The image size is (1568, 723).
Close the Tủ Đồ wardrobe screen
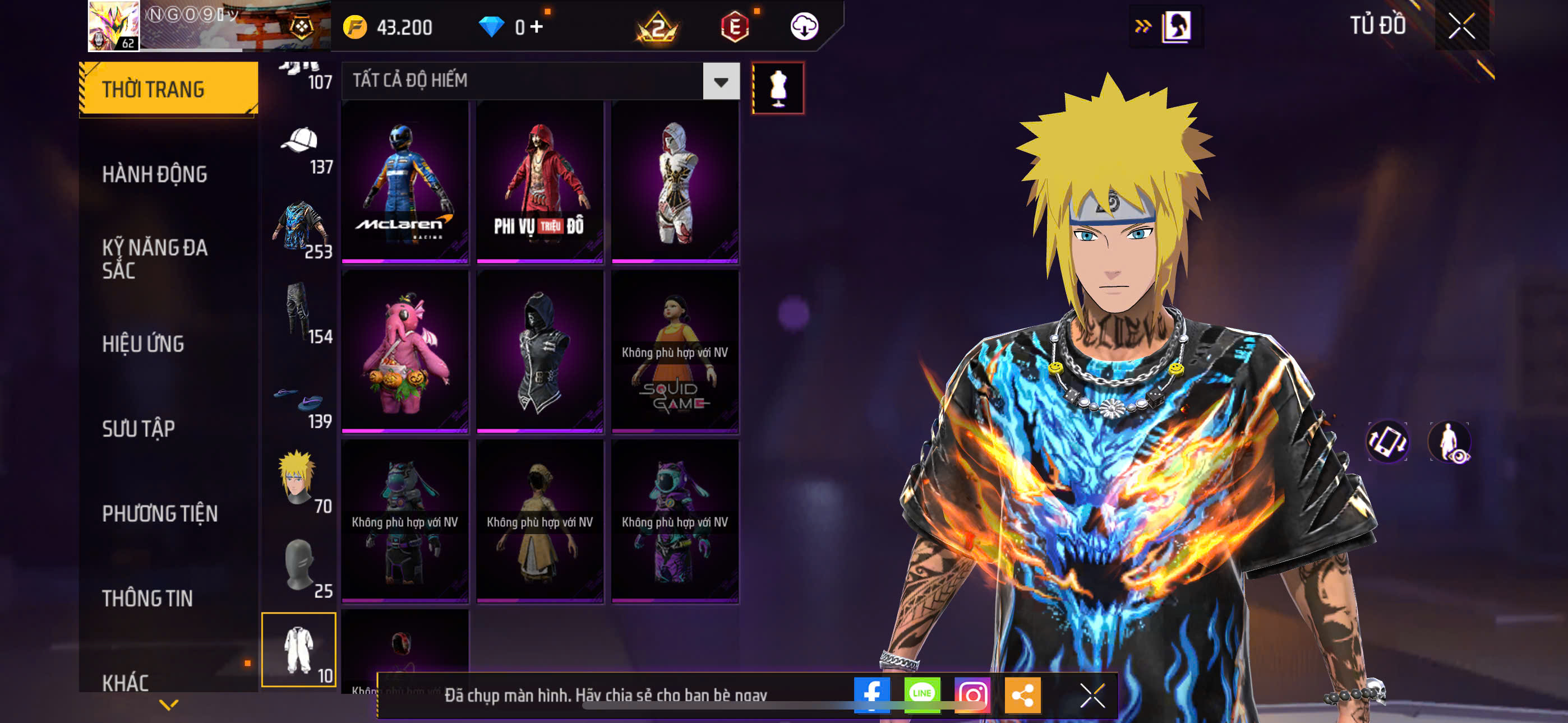point(1461,26)
